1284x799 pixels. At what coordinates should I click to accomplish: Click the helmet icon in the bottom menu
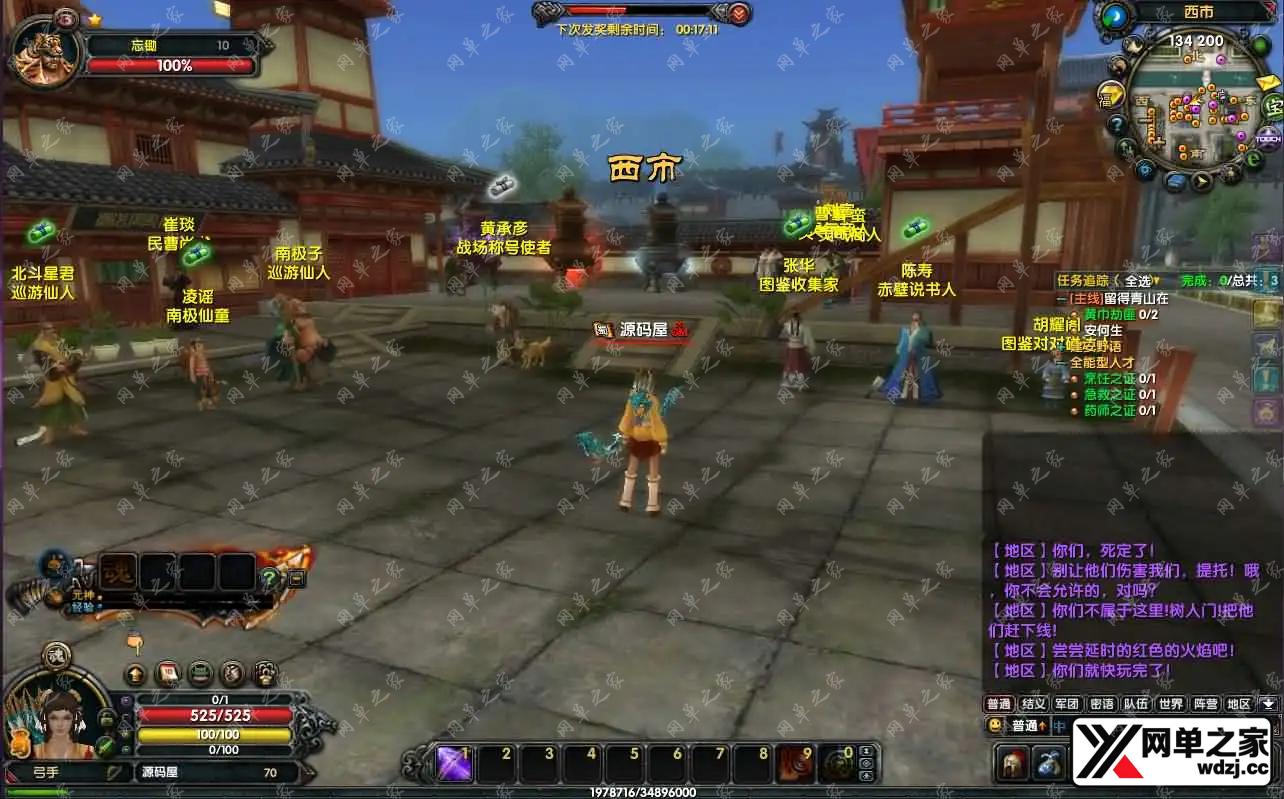point(1012,763)
